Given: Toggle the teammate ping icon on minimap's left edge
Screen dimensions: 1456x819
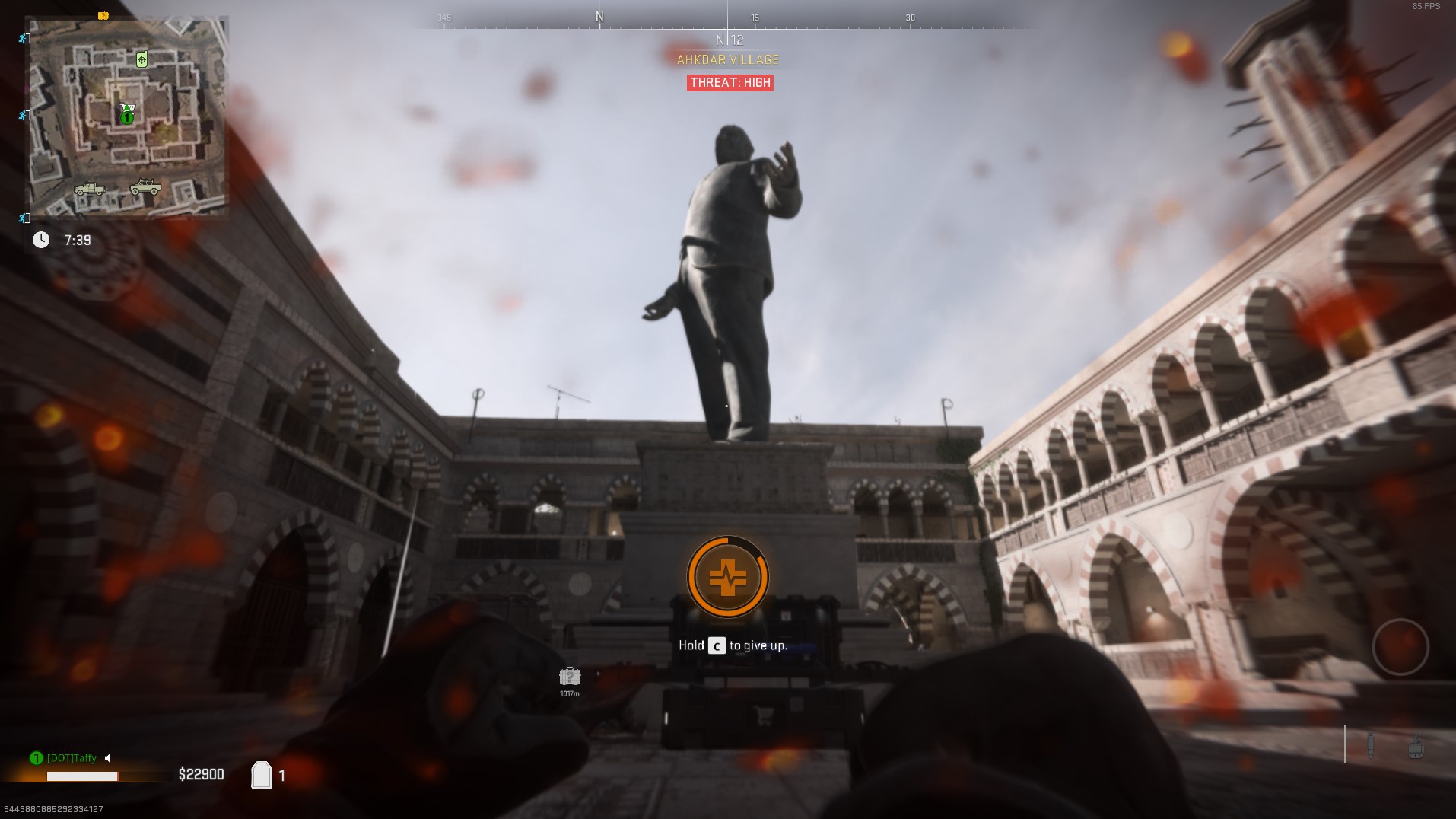Looking at the screenshot, I should (23, 116).
